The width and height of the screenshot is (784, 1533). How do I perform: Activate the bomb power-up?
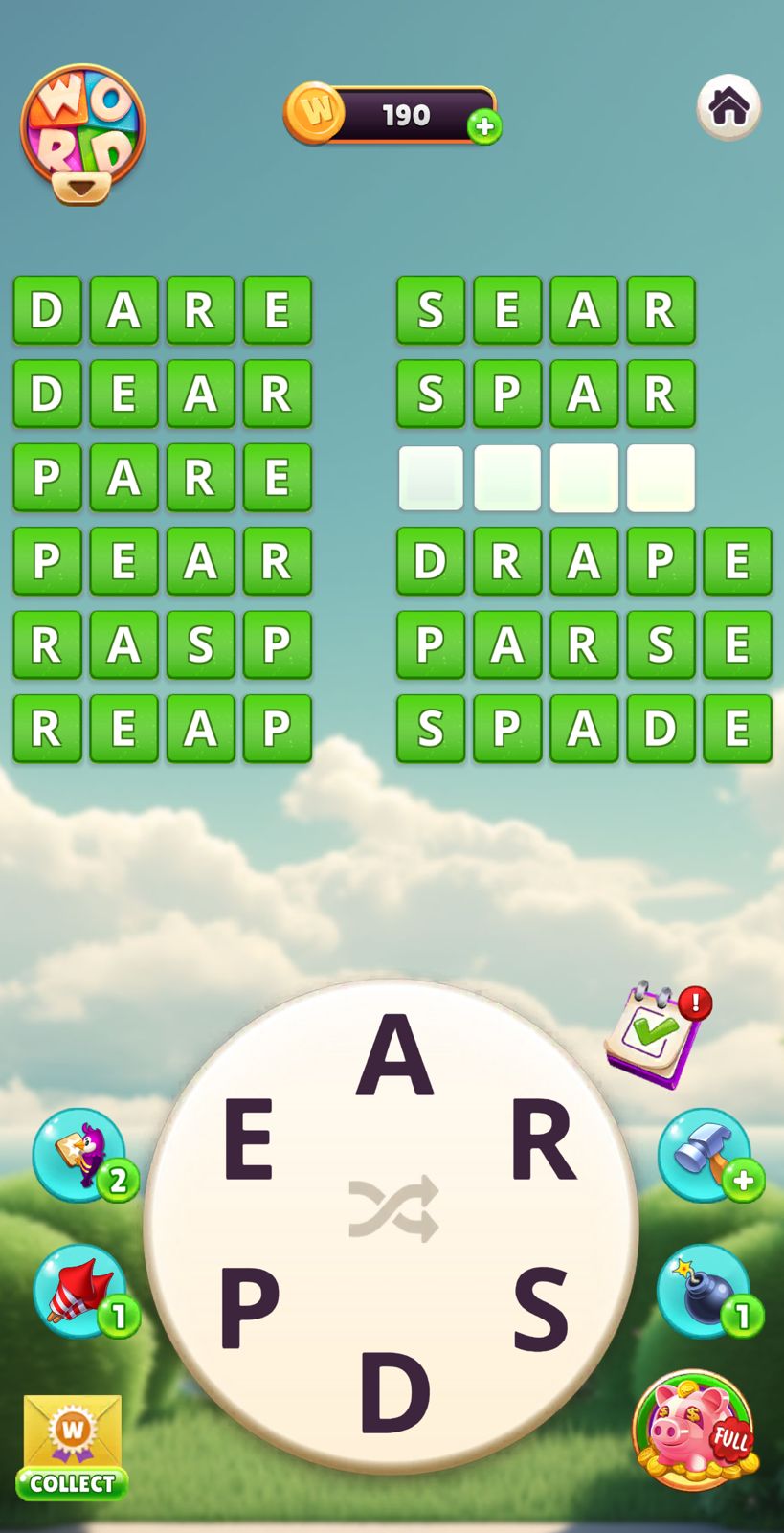coord(705,1291)
